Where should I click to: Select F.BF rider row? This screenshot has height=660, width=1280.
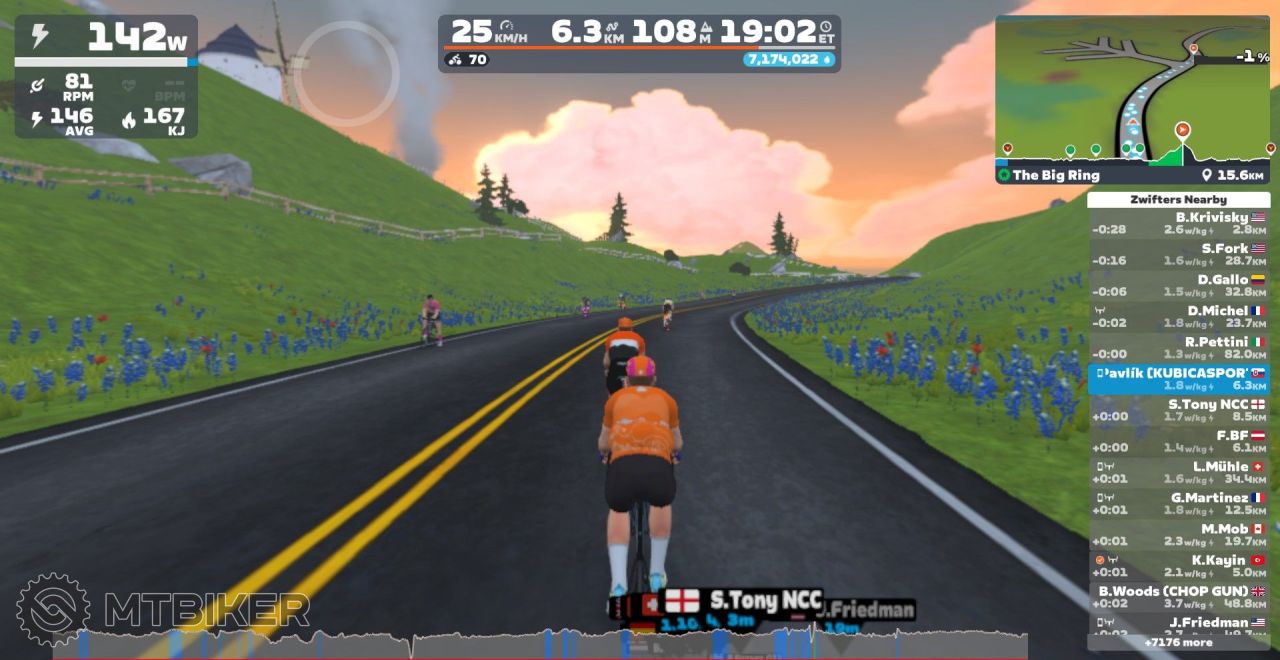(1178, 441)
